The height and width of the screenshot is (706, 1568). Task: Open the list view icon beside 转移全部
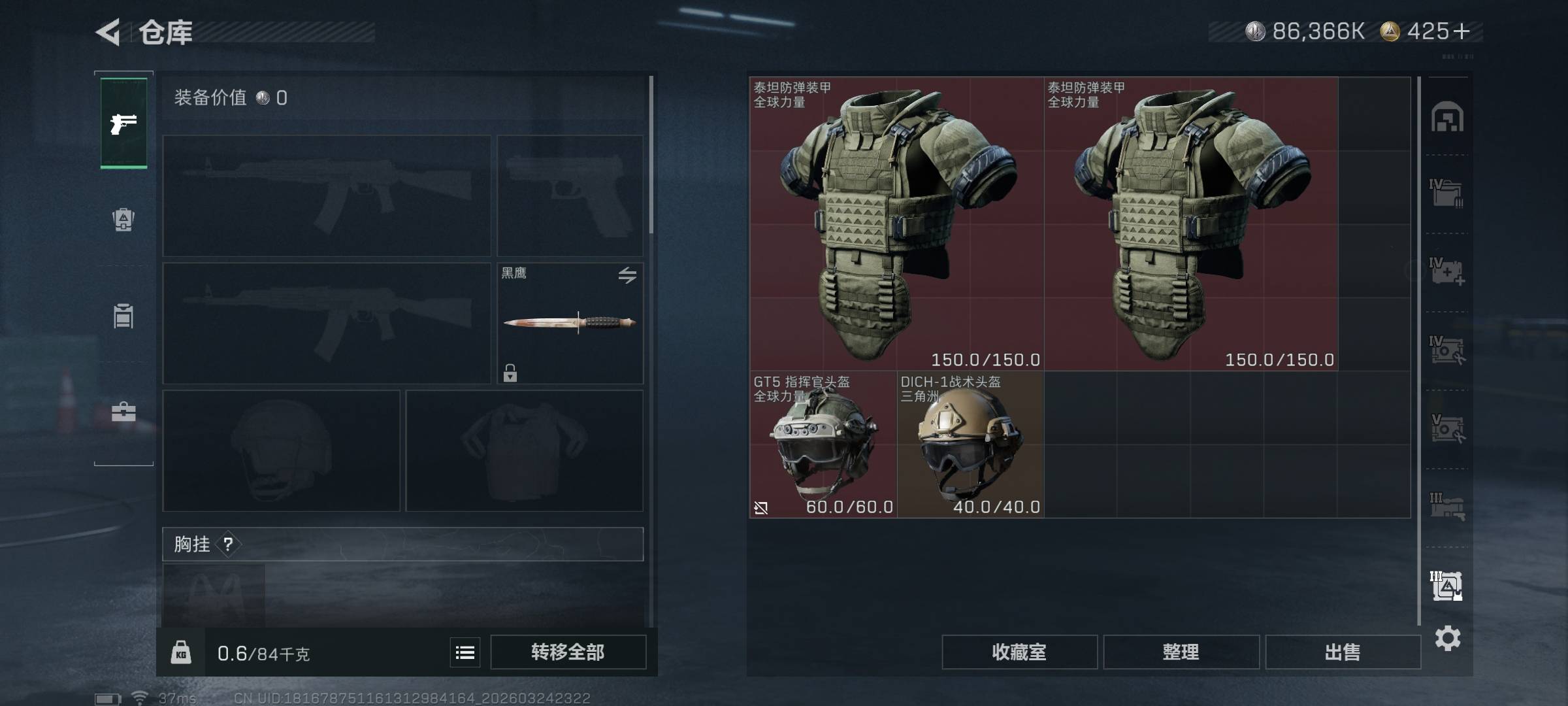tap(465, 652)
